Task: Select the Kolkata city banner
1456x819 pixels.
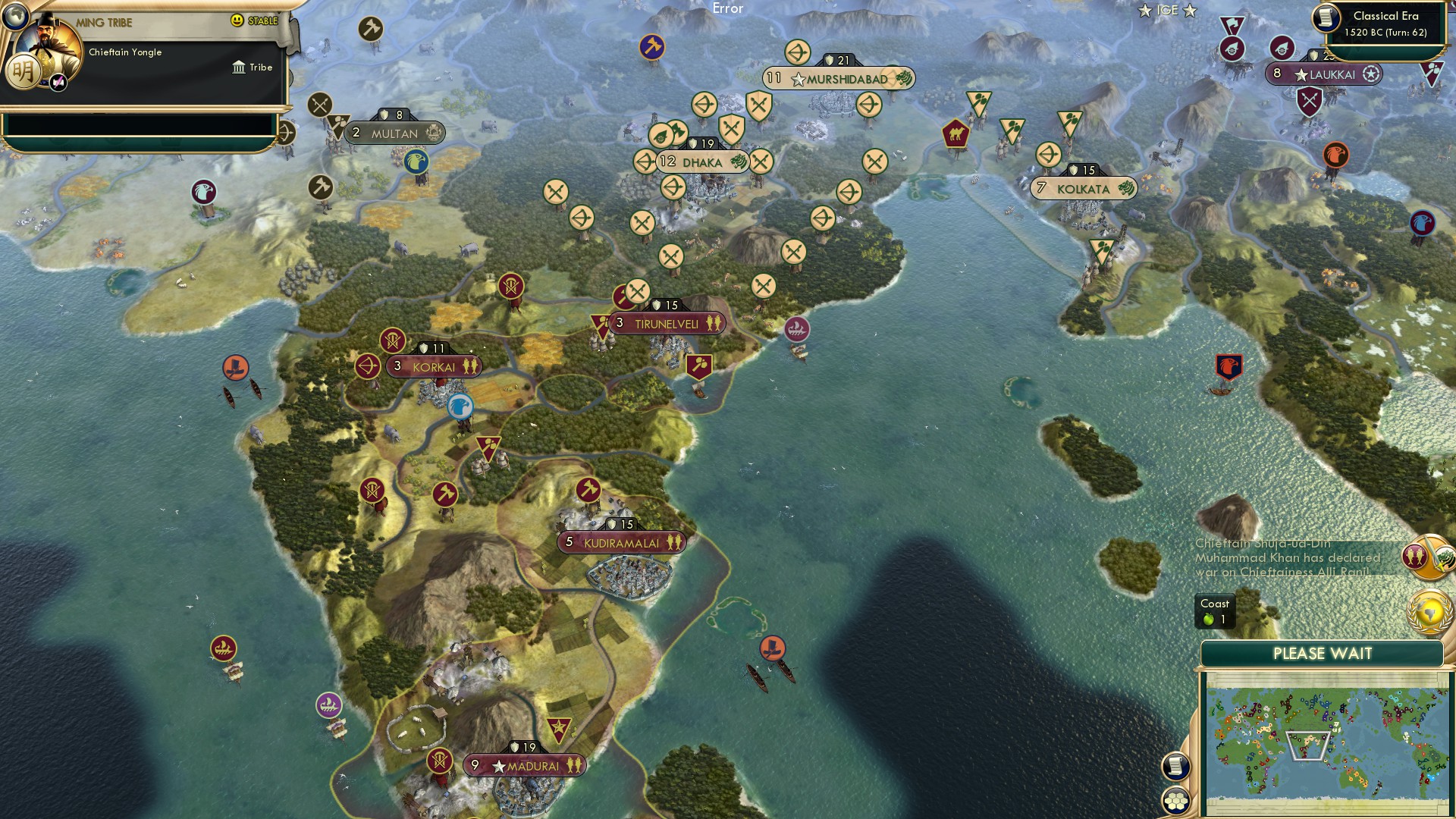Action: coord(1084,187)
